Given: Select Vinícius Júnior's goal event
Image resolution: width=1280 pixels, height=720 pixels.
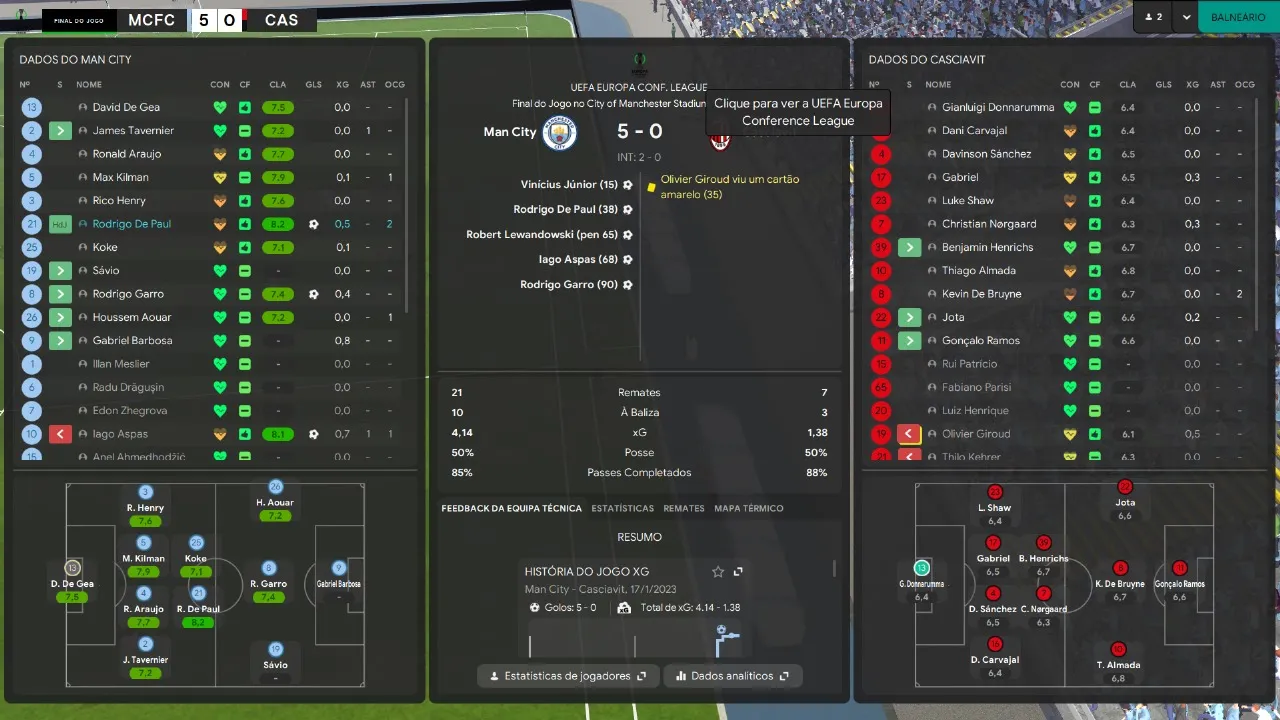Looking at the screenshot, I should (570, 185).
